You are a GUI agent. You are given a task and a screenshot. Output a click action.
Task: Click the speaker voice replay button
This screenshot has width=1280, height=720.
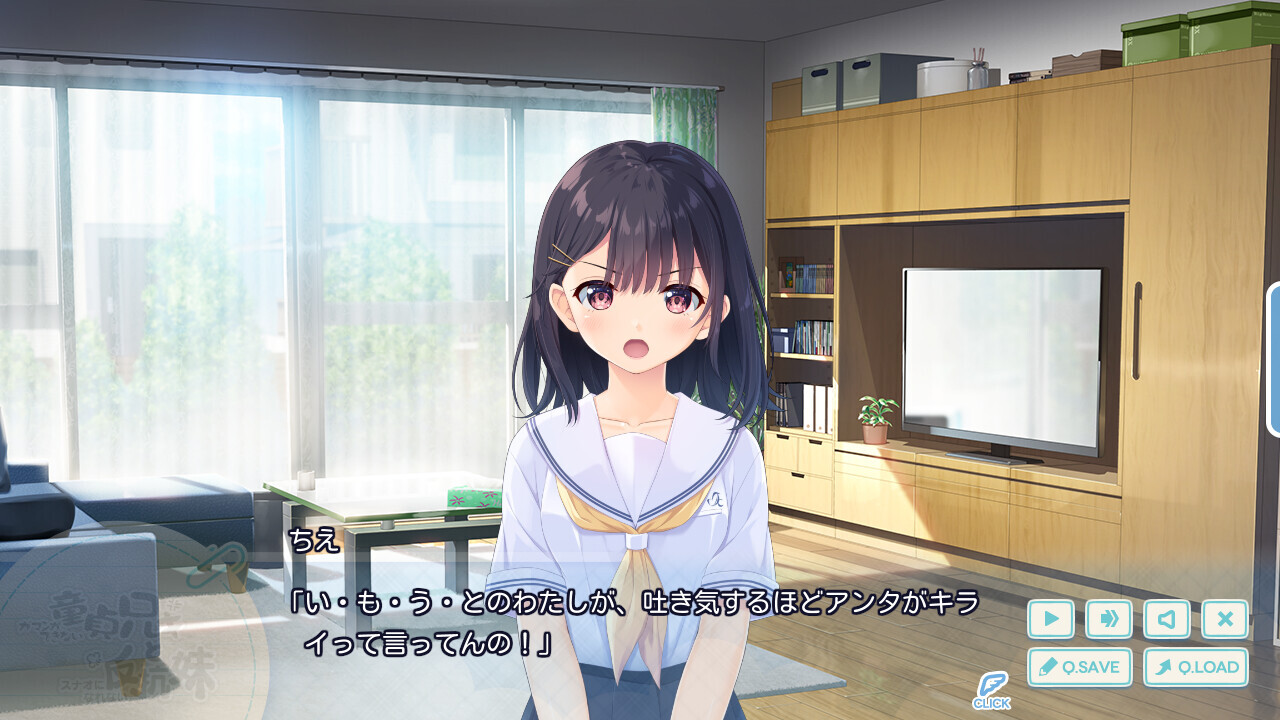(1167, 619)
